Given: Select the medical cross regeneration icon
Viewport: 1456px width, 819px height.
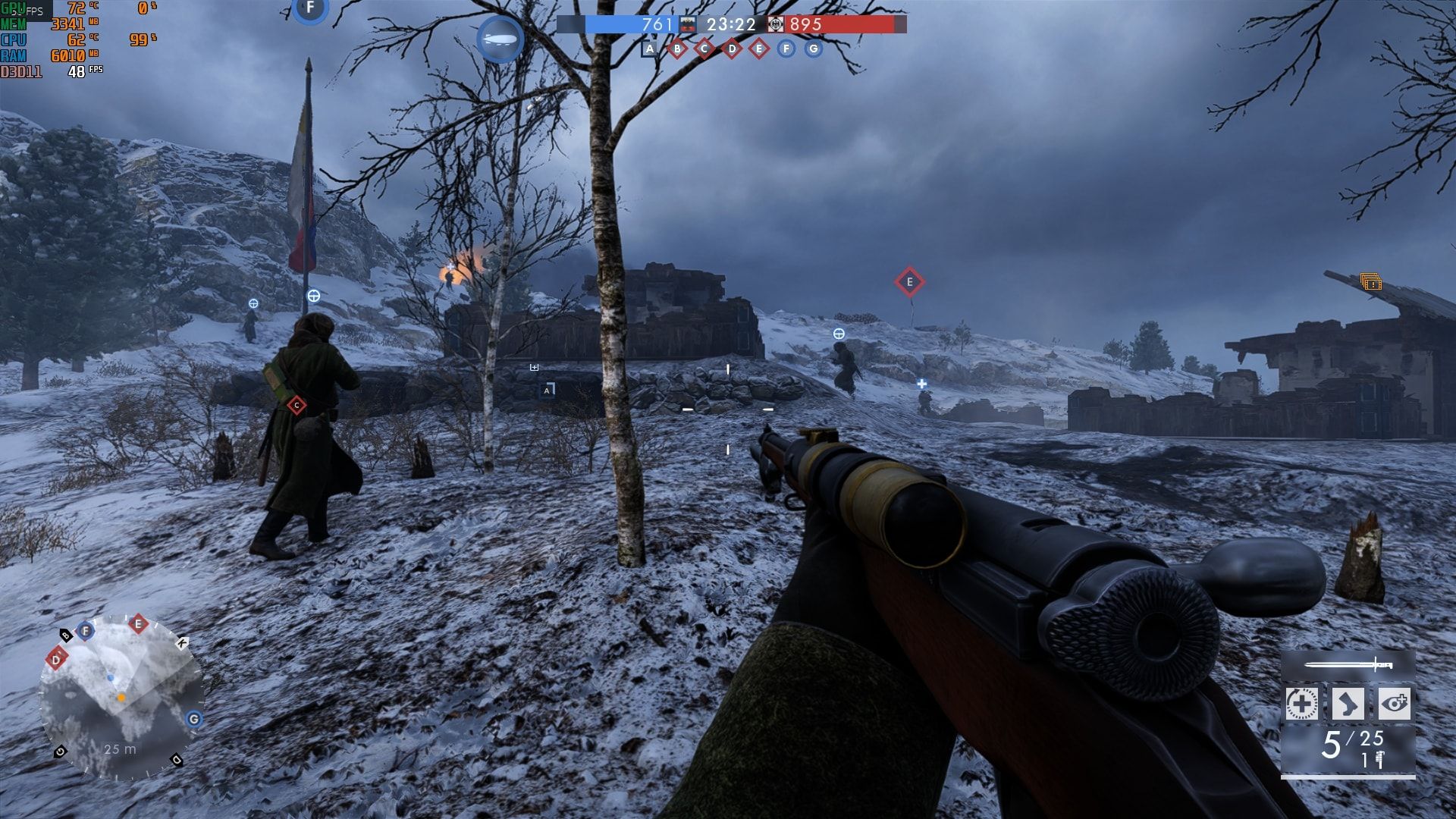Looking at the screenshot, I should click(x=1301, y=704).
